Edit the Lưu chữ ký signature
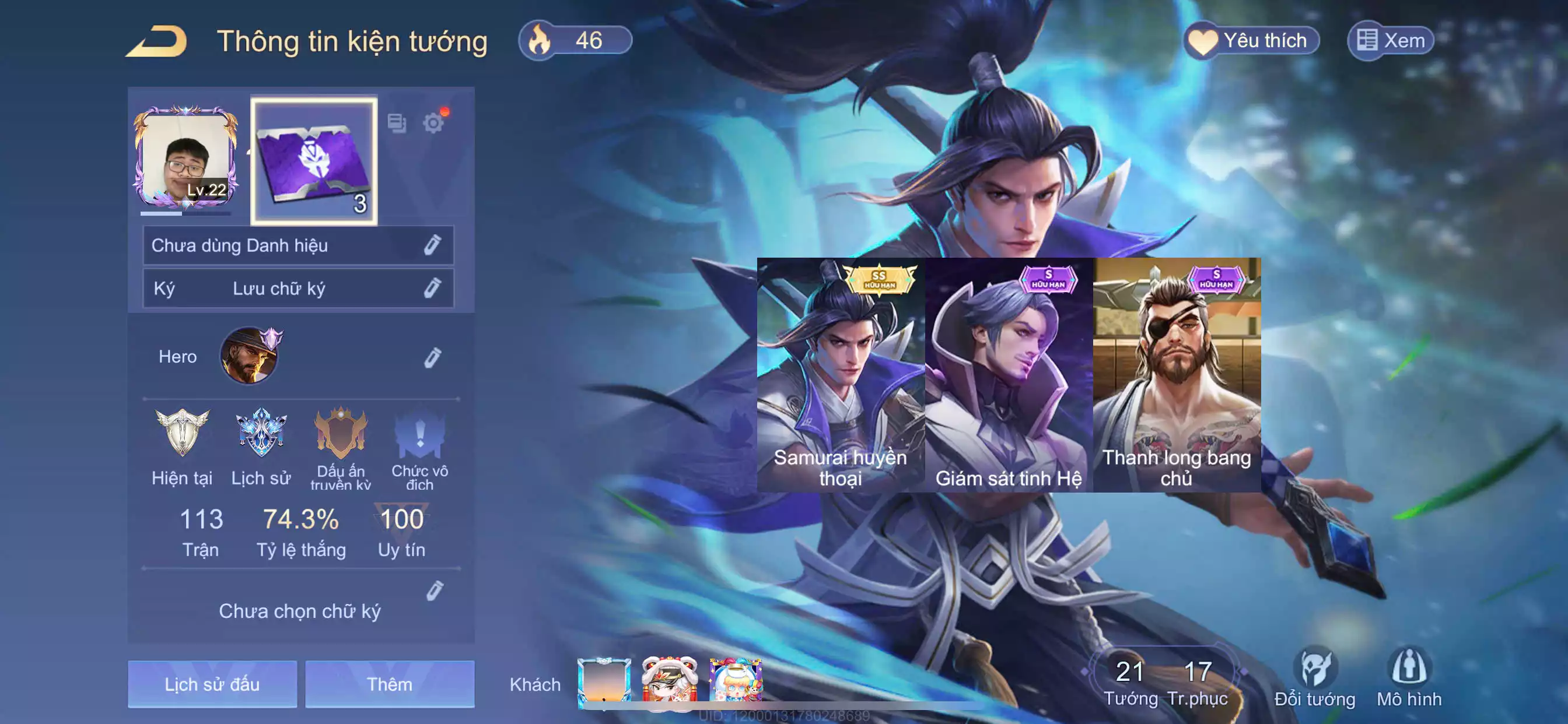This screenshot has height=724, width=1568. [x=432, y=288]
